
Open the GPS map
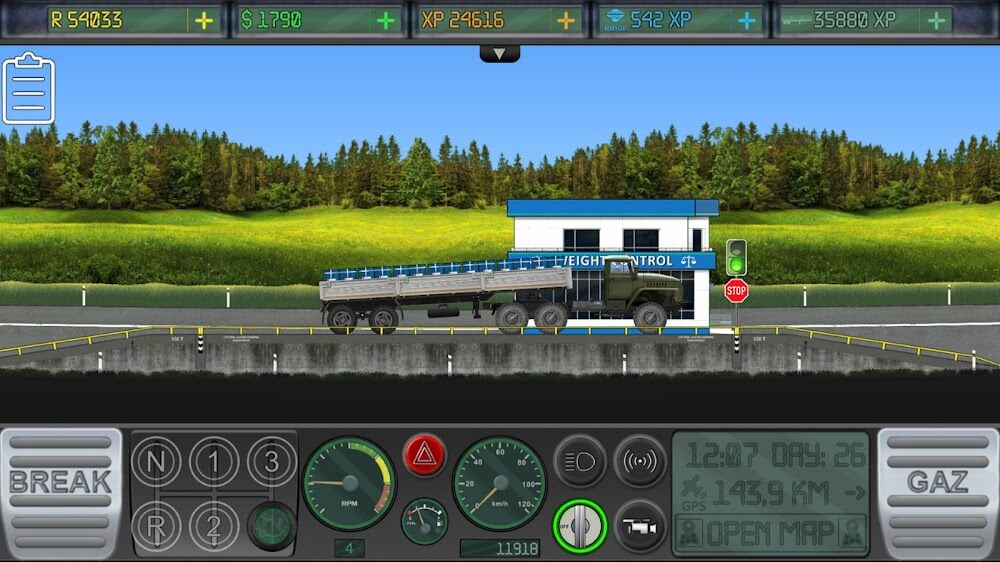click(770, 532)
